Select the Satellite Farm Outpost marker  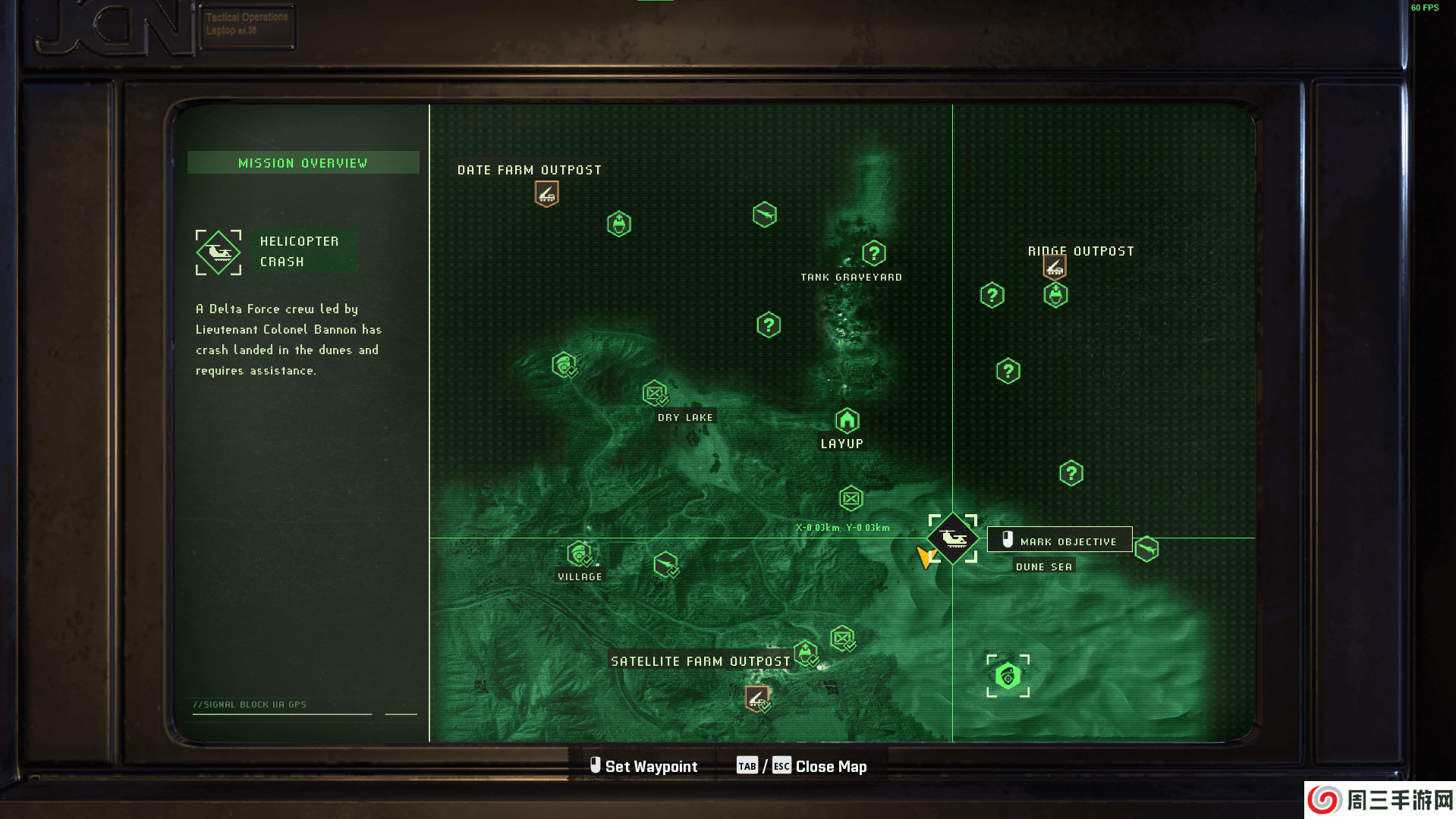coord(756,698)
